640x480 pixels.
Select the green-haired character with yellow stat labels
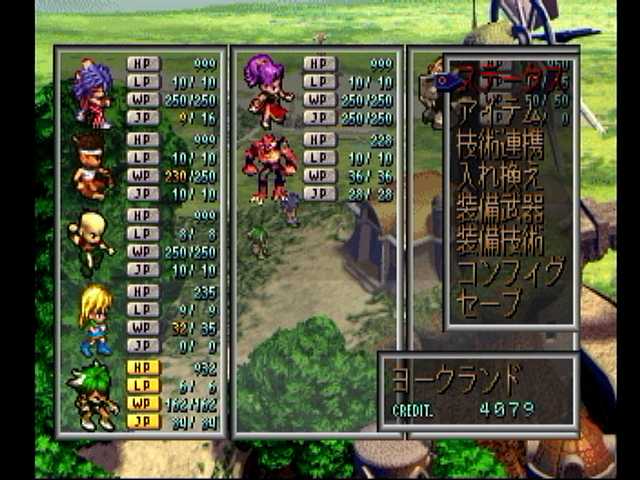pyautogui.click(x=94, y=394)
